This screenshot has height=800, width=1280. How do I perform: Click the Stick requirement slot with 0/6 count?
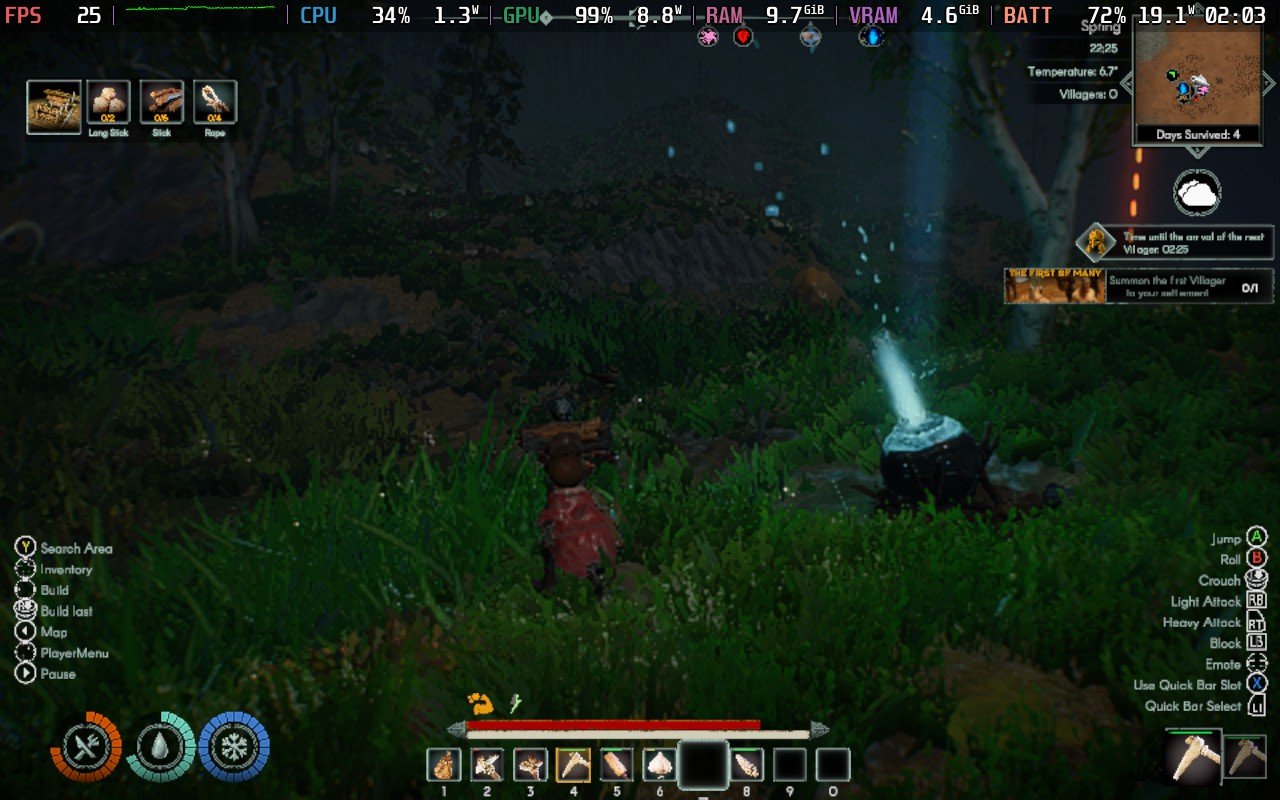point(162,103)
